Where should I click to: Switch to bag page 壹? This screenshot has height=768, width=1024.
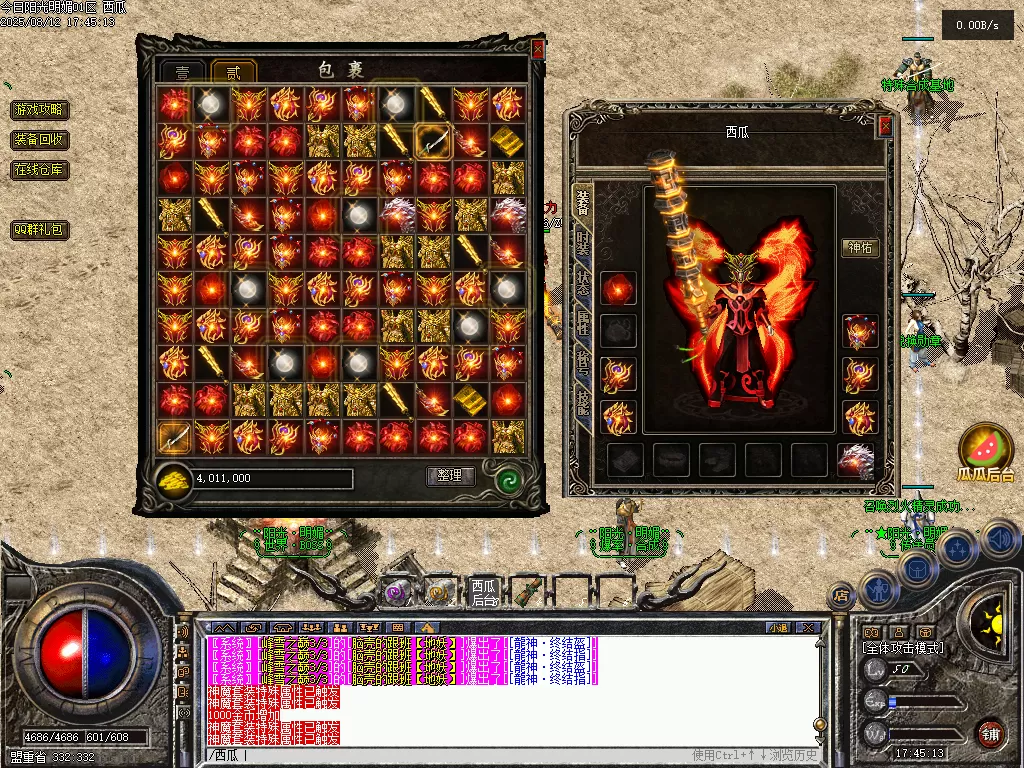[183, 72]
